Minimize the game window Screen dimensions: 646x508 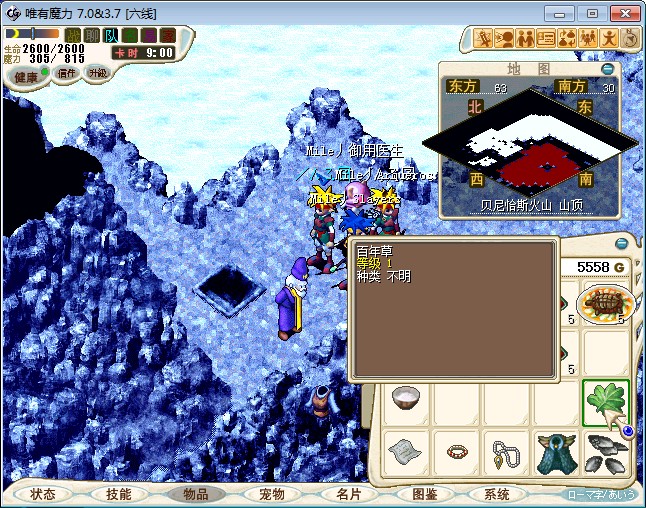tap(560, 13)
